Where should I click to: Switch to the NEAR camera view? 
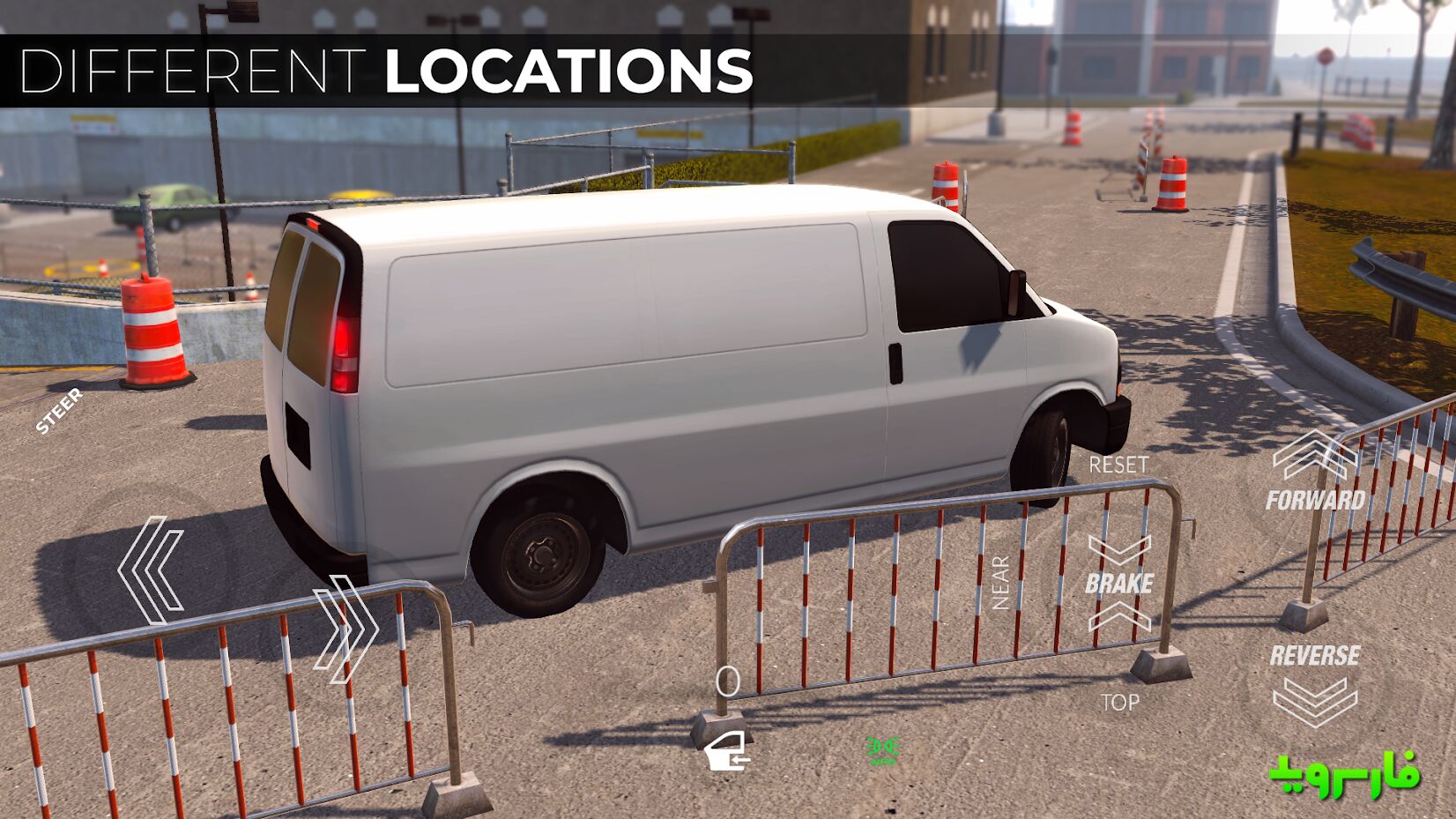1000,583
